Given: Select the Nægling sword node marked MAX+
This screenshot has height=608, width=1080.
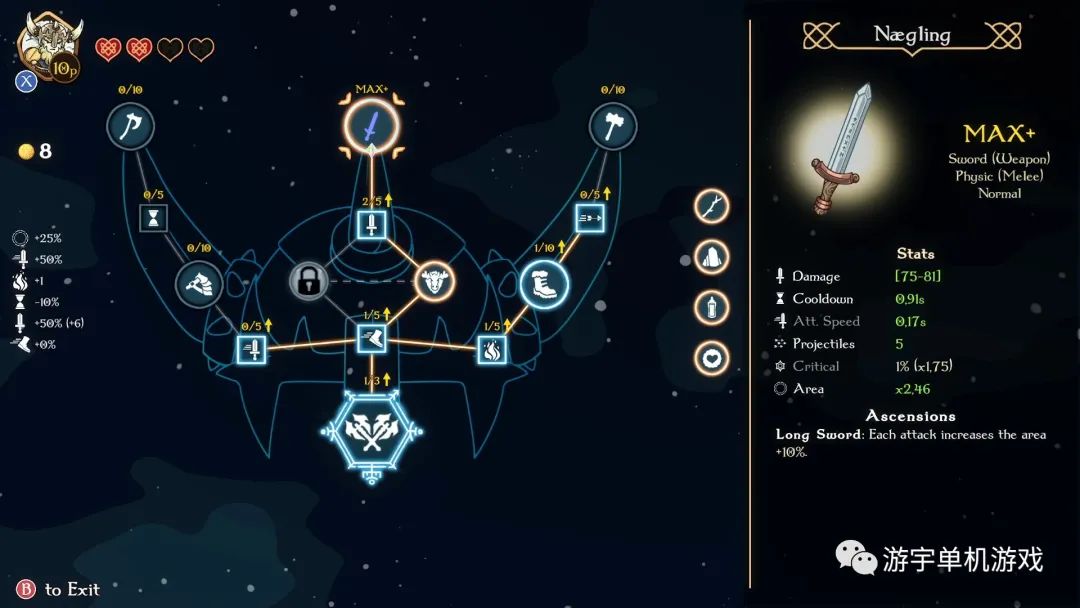Looking at the screenshot, I should (371, 128).
